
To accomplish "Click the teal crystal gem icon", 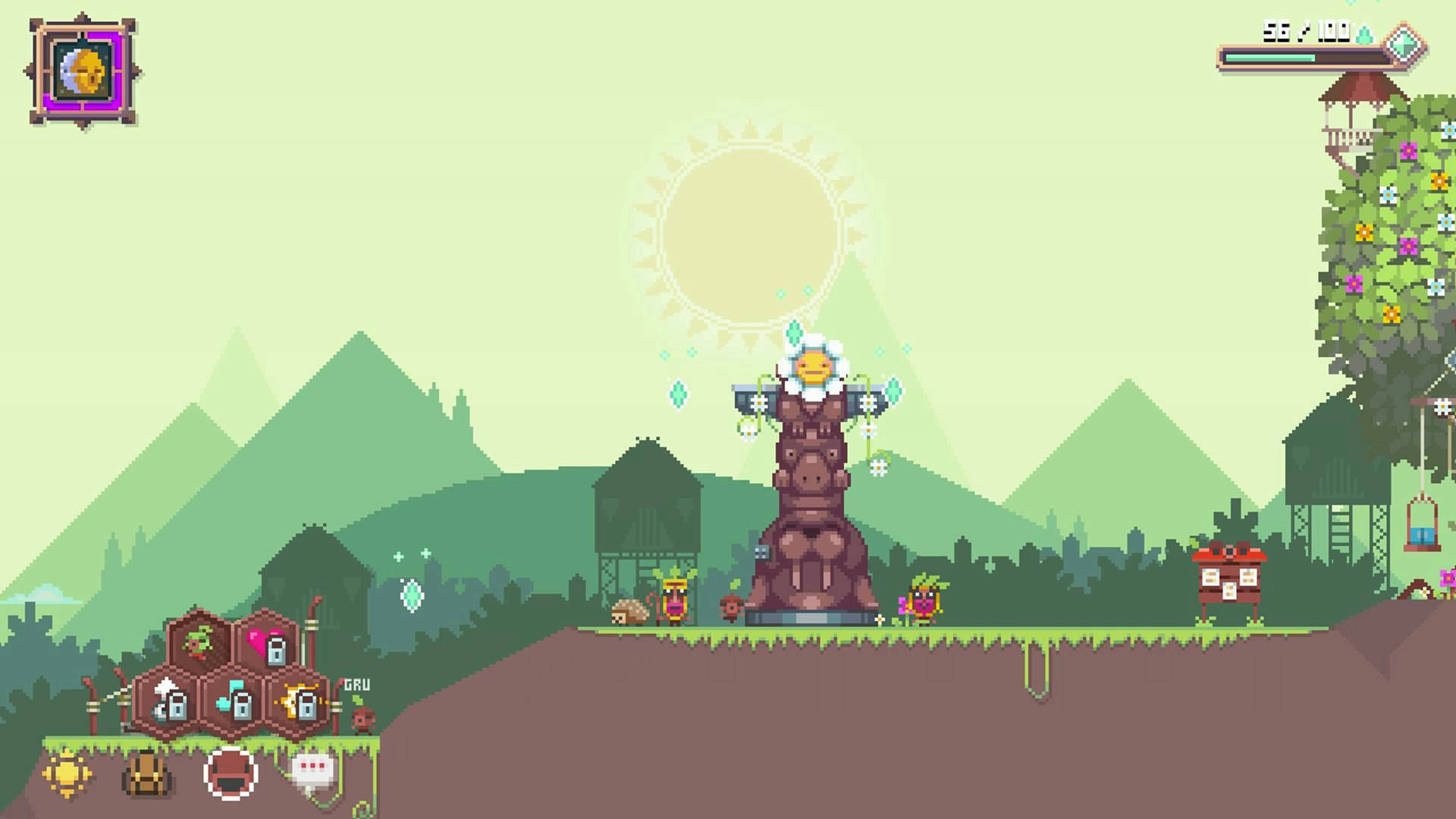I will tap(1404, 44).
